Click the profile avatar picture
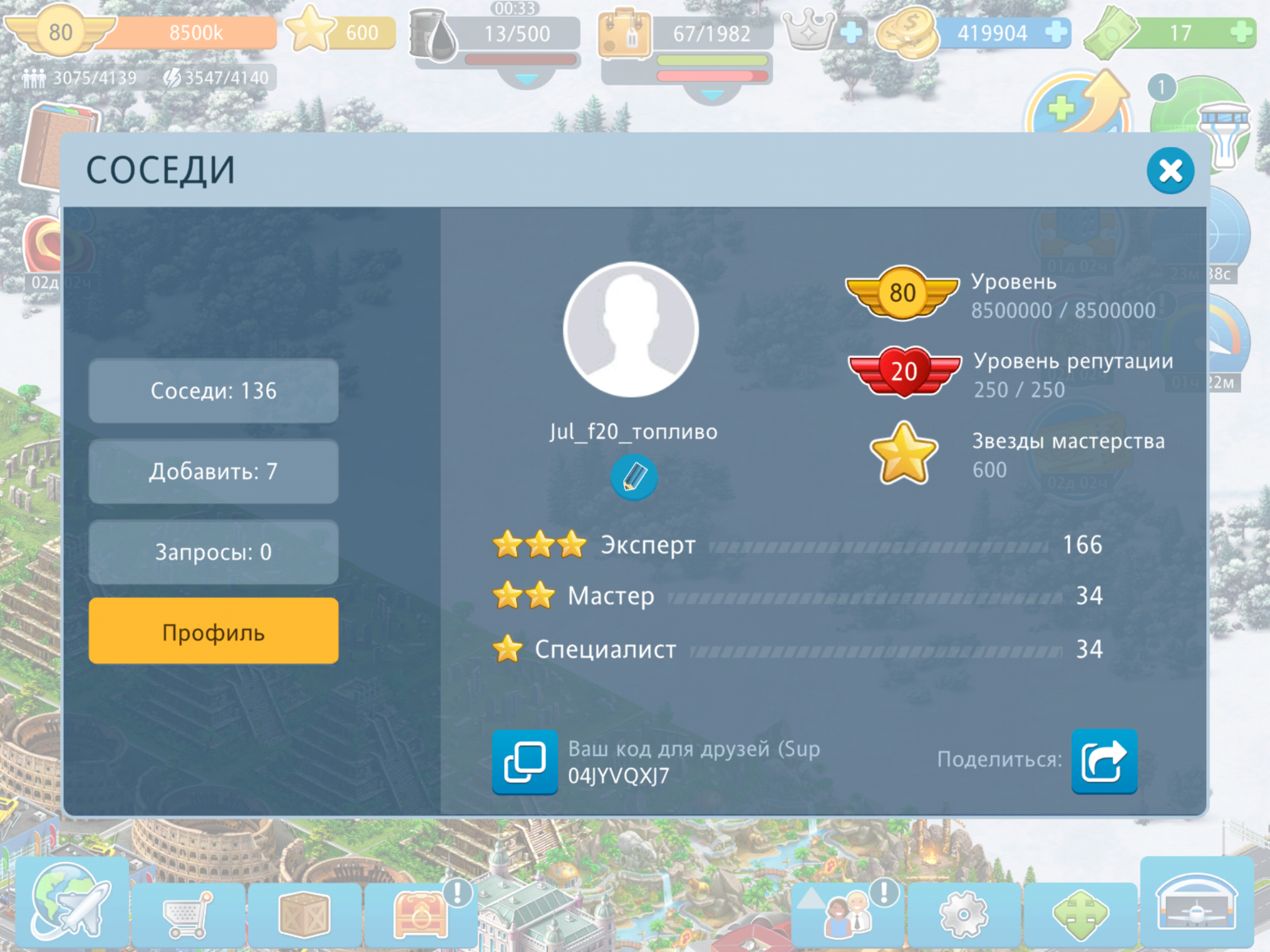 631,329
